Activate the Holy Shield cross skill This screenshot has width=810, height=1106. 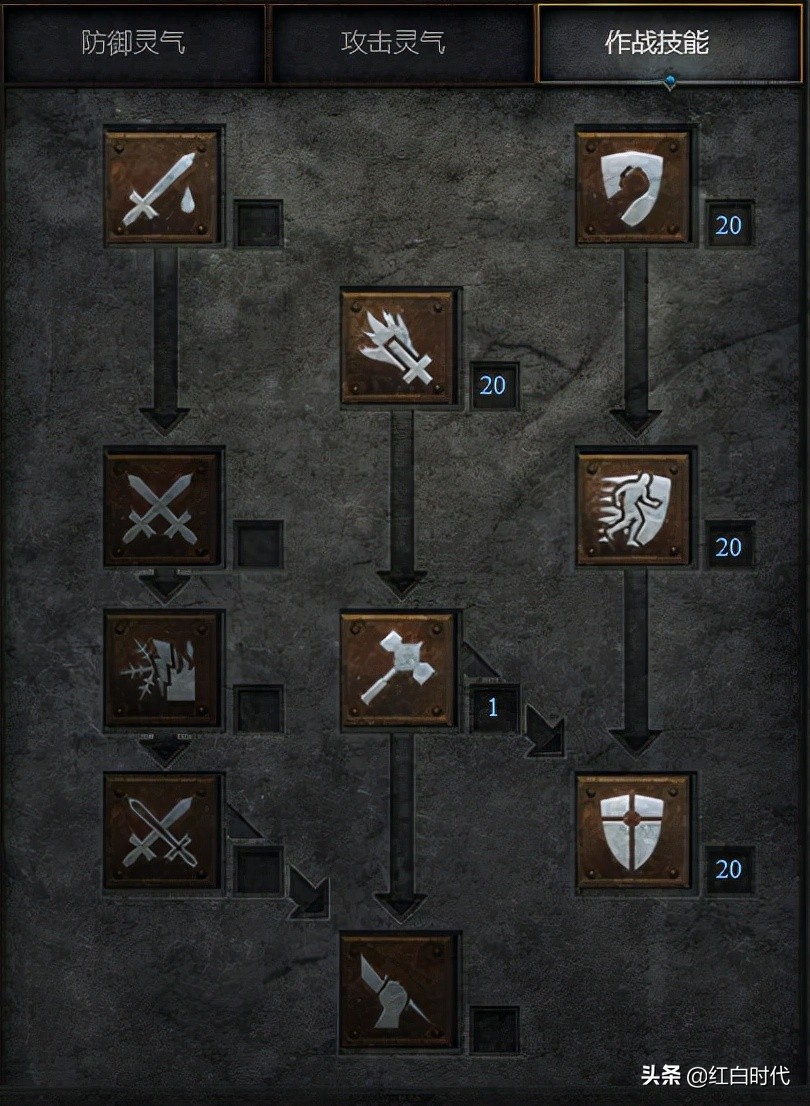click(634, 830)
